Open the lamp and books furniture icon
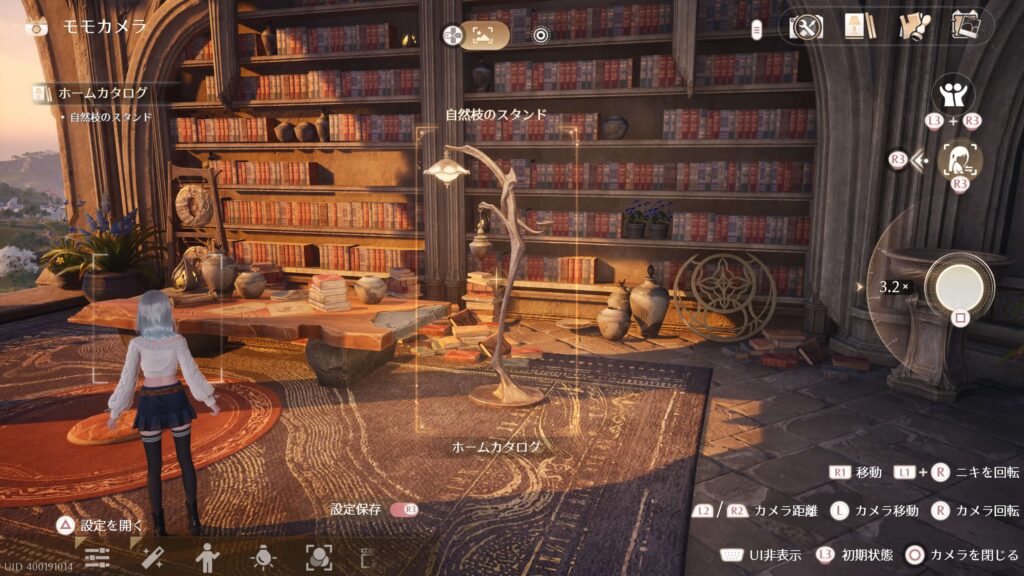1024x576 pixels. pos(859,27)
